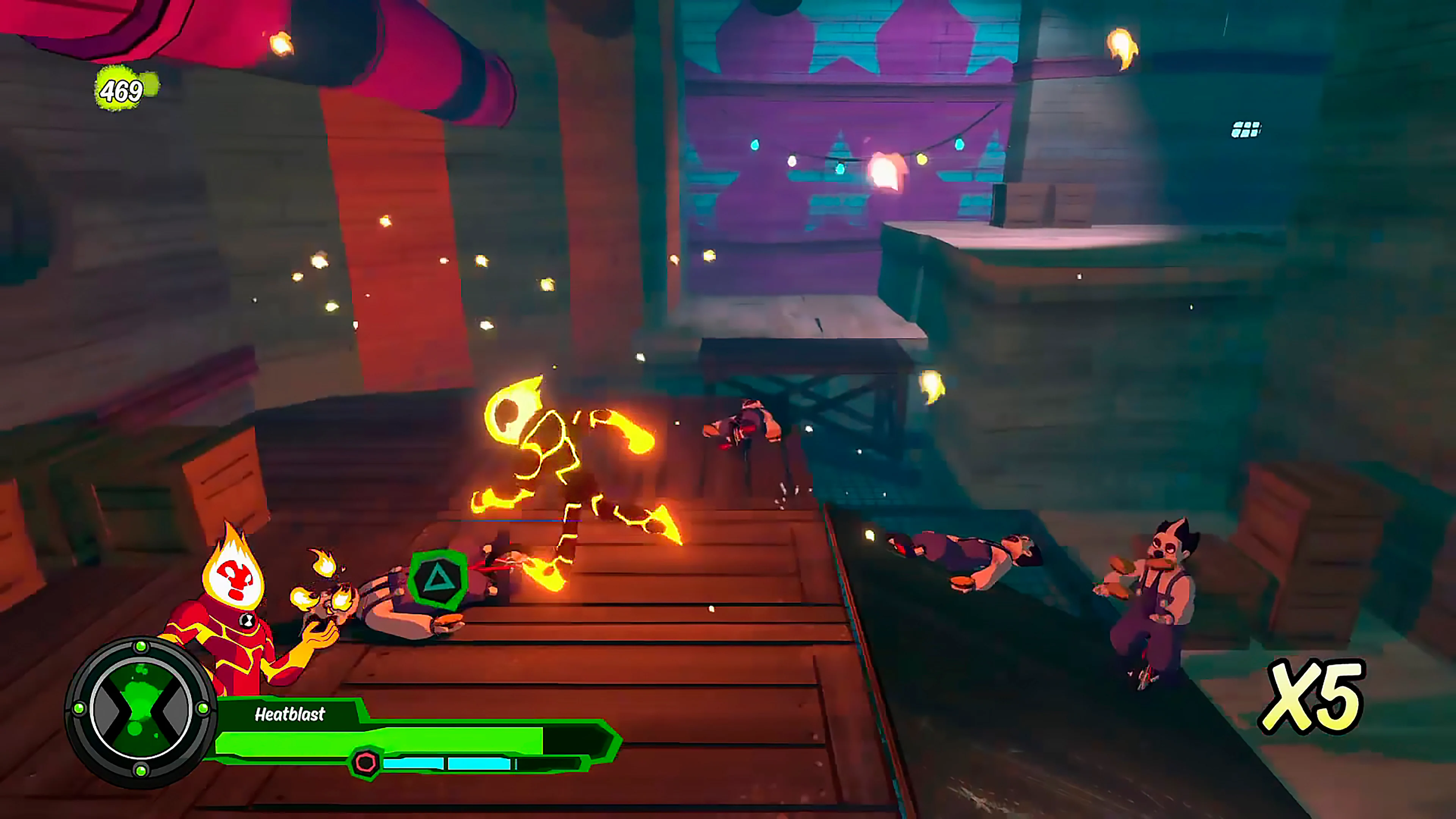1456x819 pixels.
Task: Click the bottom green stud on the Omnitrix dial
Action: pyautogui.click(x=141, y=771)
